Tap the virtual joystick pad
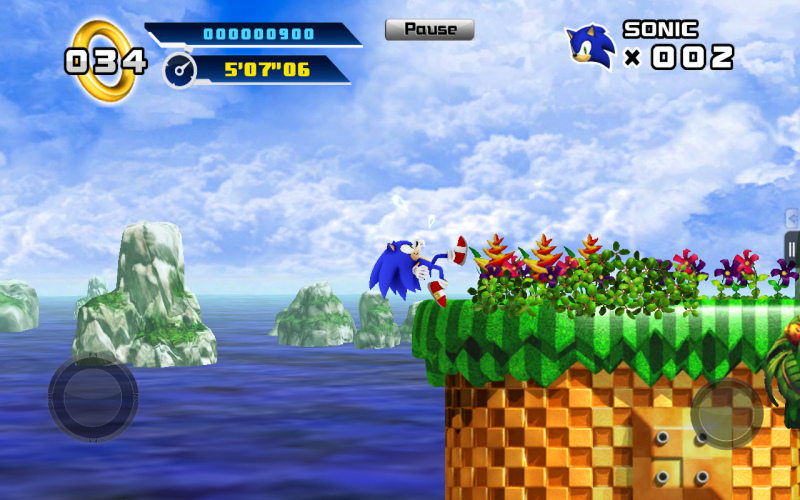 [x=93, y=397]
